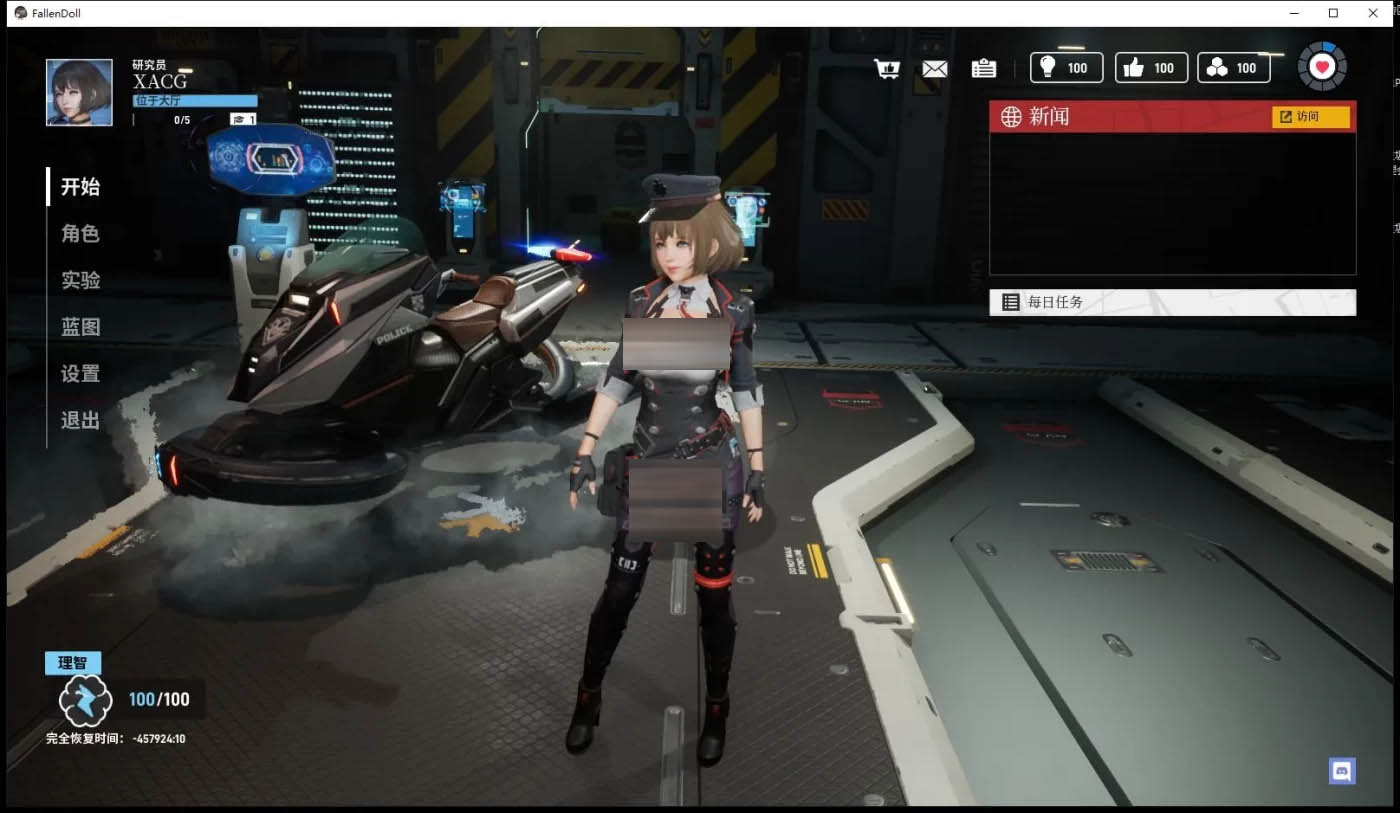Click the yellow 访问 visit button

click(x=1310, y=117)
